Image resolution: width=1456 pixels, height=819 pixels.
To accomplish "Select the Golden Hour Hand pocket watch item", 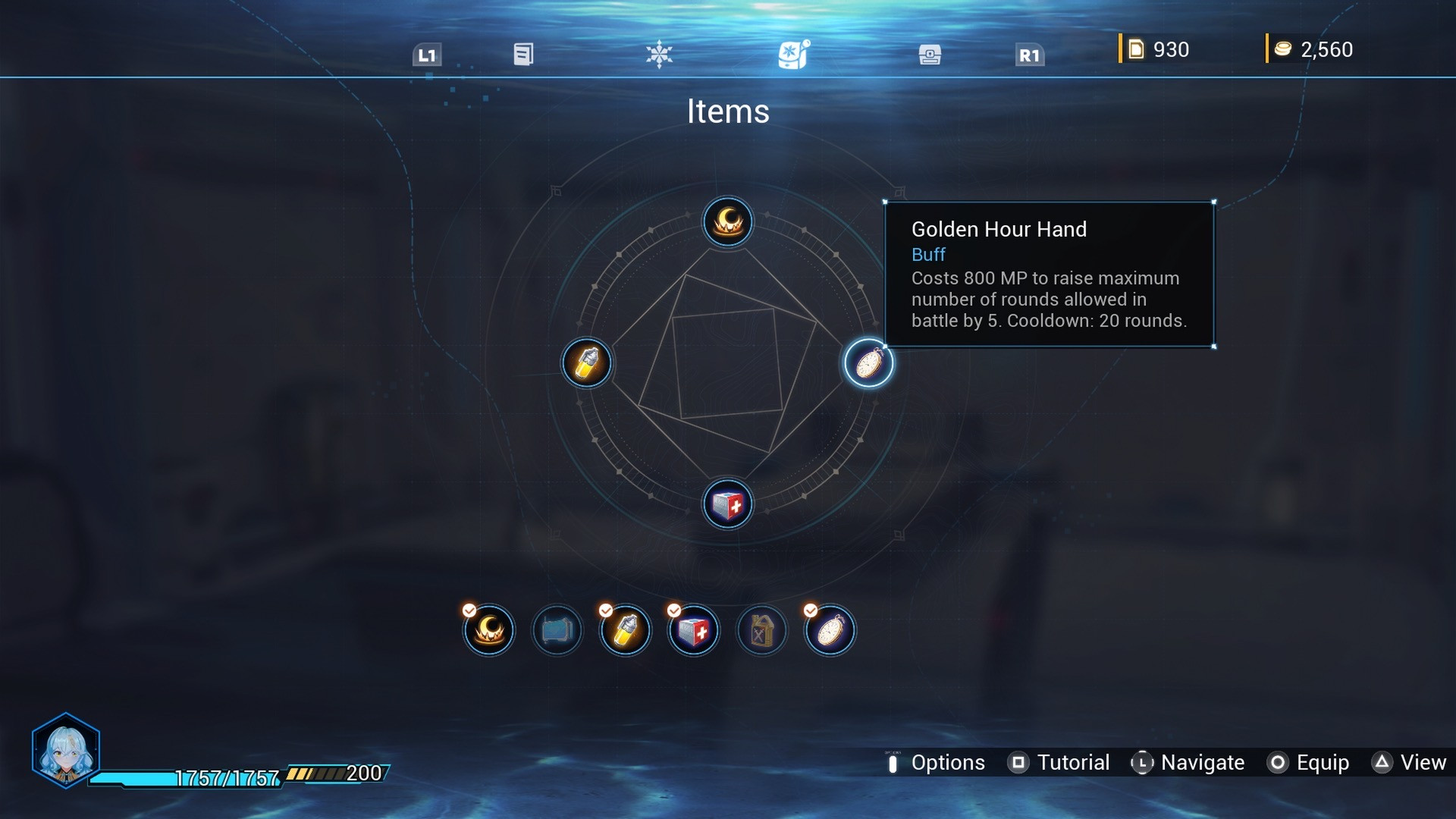I will coord(868,363).
